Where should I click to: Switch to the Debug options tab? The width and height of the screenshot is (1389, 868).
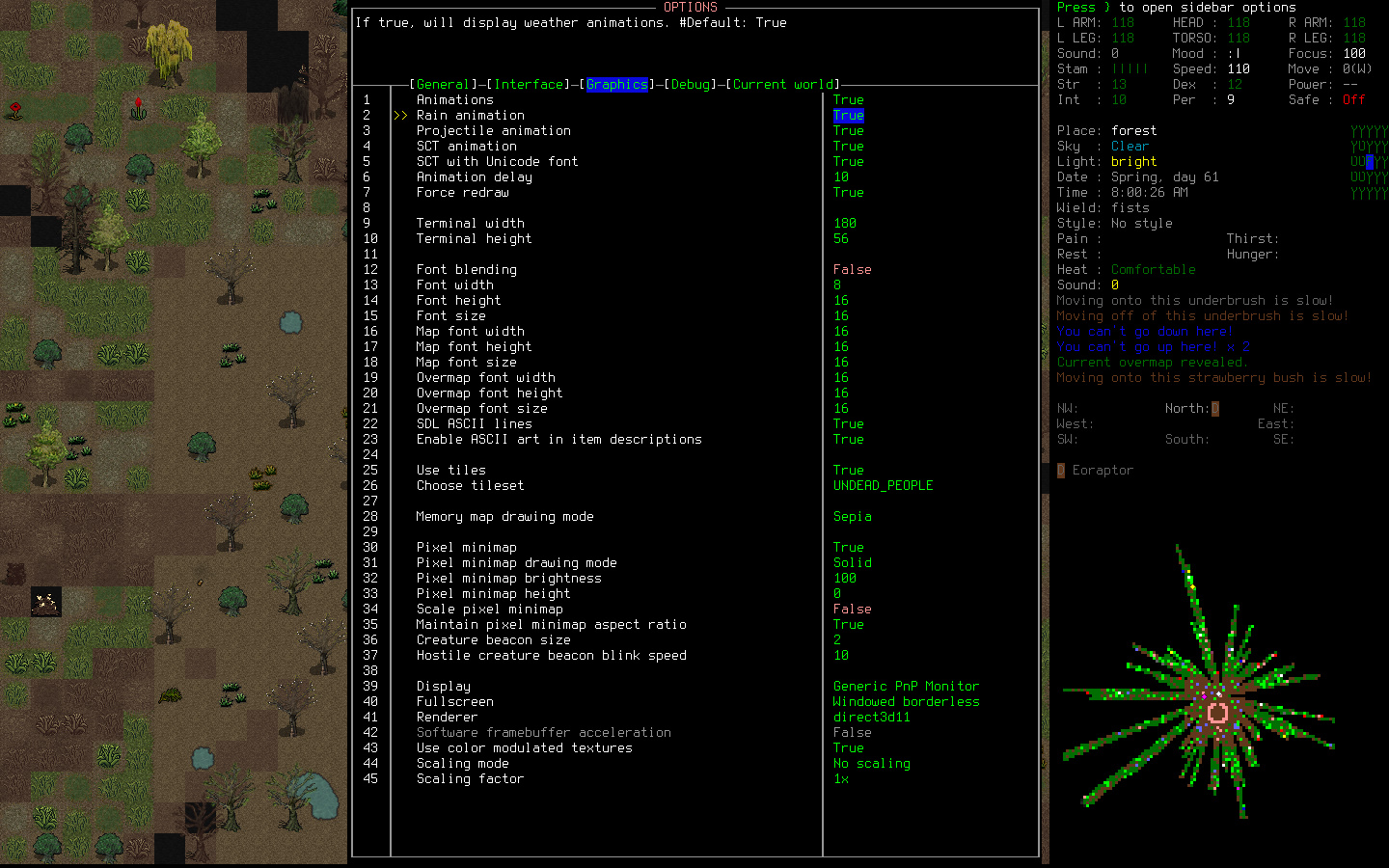pos(692,84)
